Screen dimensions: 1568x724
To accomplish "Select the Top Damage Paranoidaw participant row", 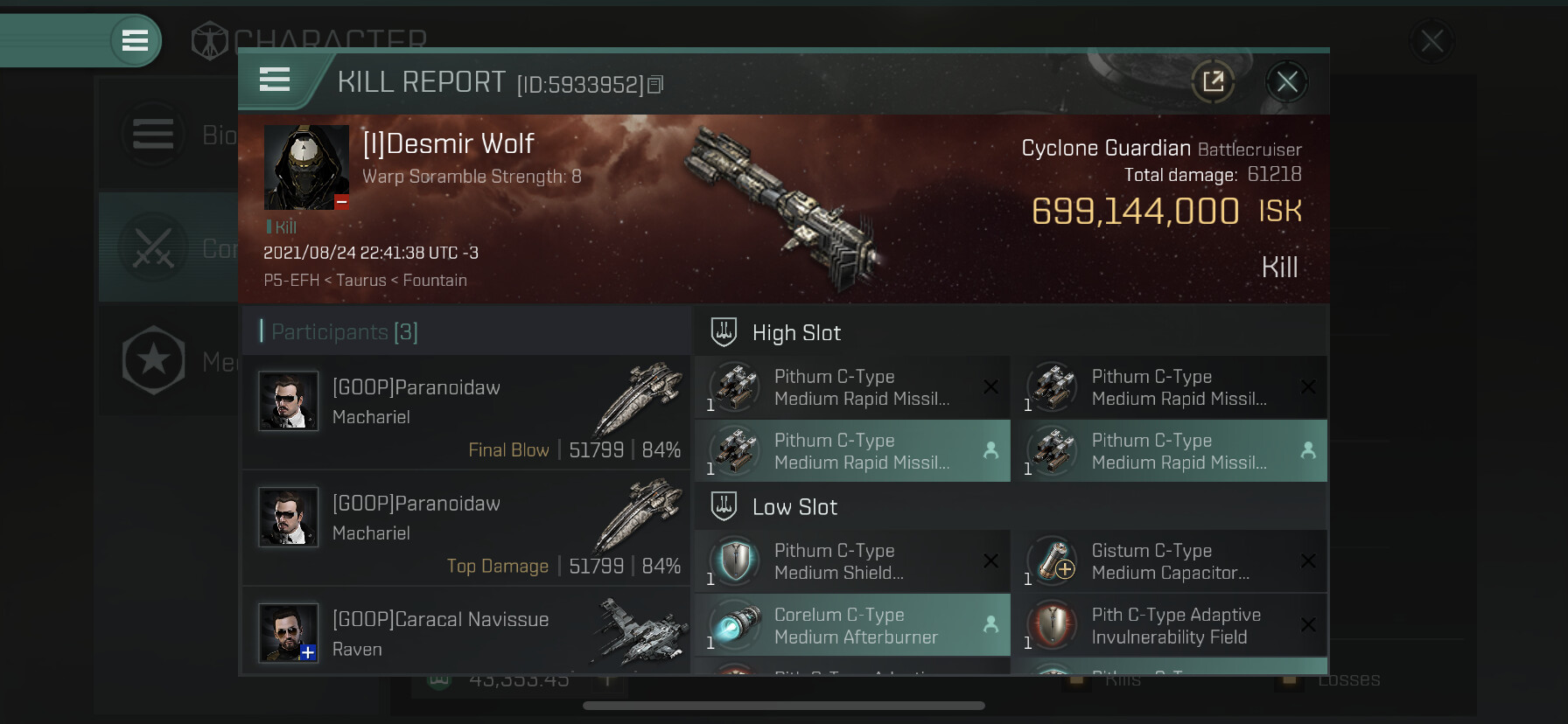I will (x=465, y=528).
